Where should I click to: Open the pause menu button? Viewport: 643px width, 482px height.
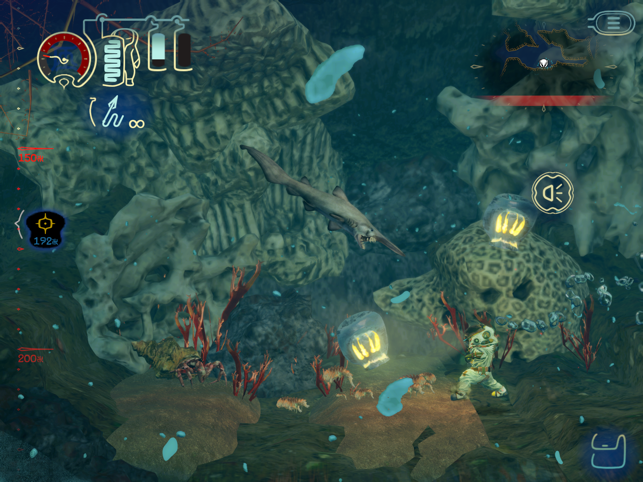pos(611,22)
